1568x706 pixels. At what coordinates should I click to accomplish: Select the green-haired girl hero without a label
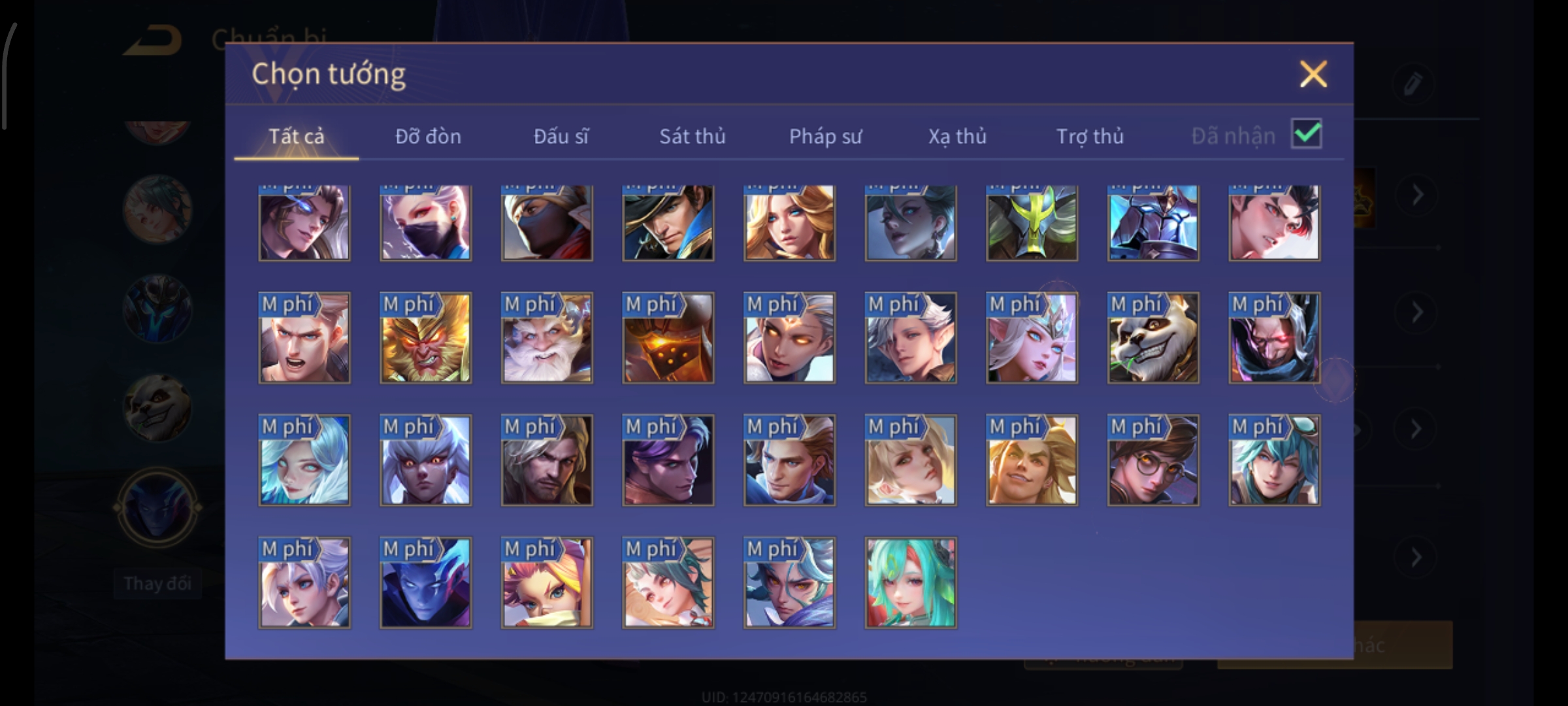click(x=911, y=582)
